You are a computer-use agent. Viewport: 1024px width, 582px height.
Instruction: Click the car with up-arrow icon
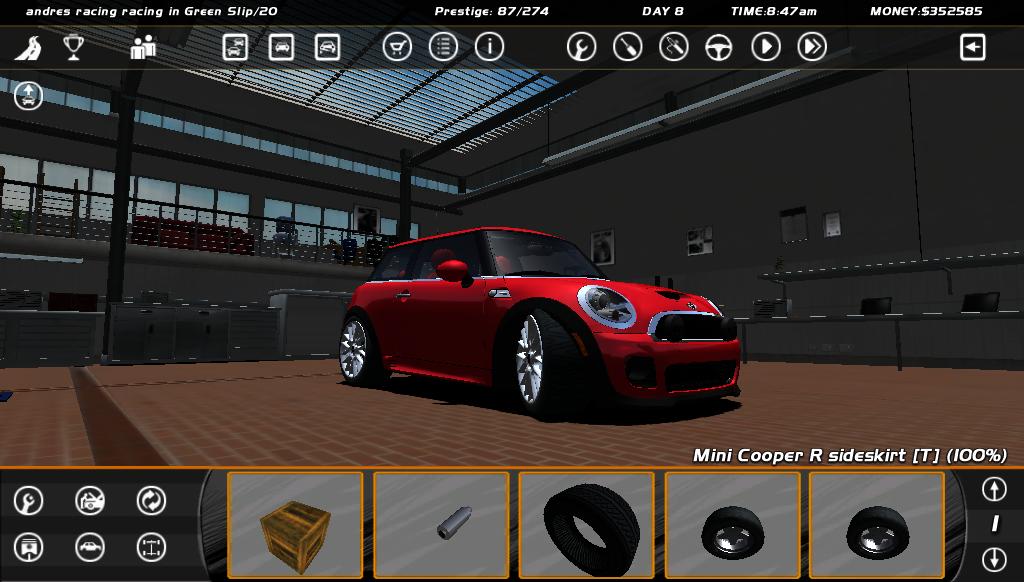click(x=28, y=96)
